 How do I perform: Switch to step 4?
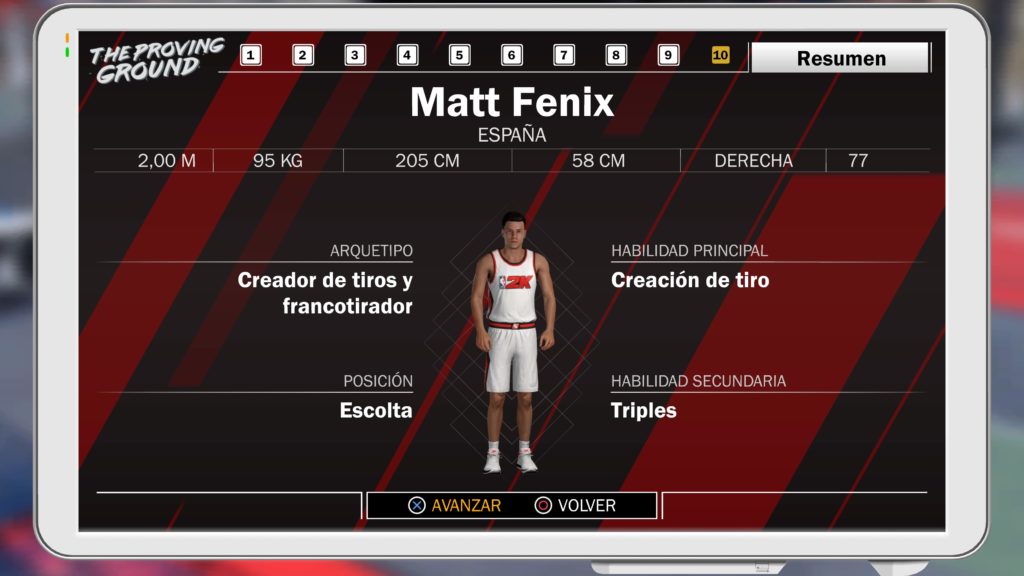coord(407,56)
